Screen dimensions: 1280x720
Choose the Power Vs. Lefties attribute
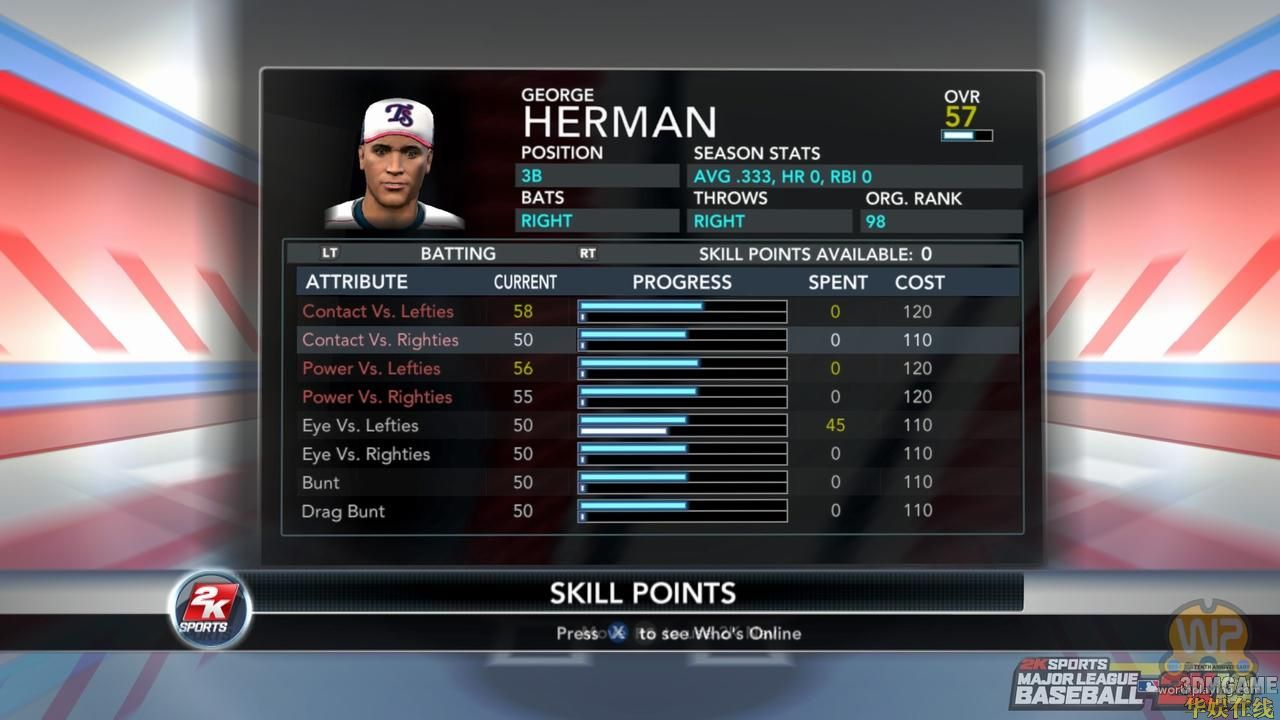coord(370,368)
